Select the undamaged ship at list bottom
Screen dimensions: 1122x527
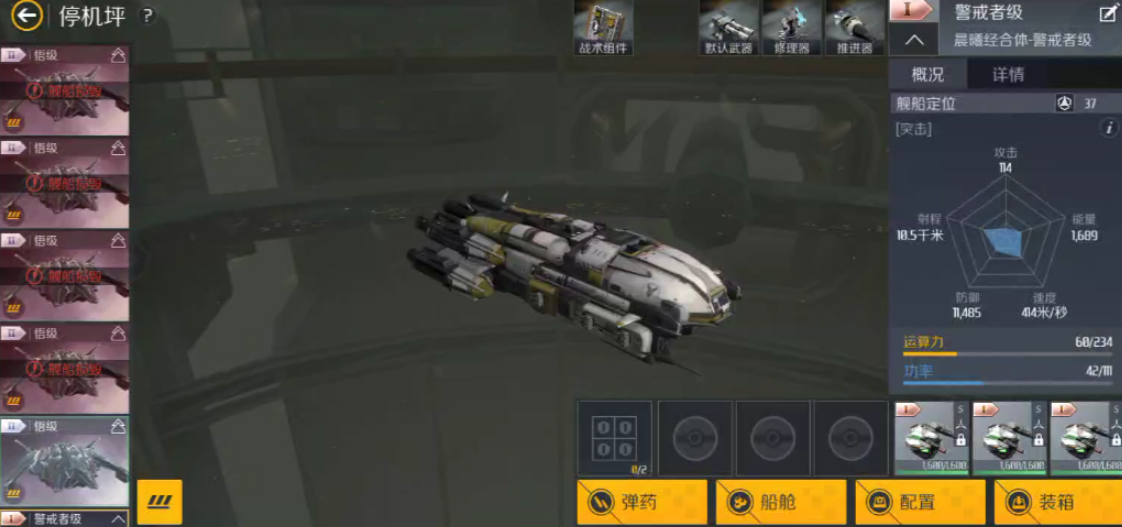64,462
